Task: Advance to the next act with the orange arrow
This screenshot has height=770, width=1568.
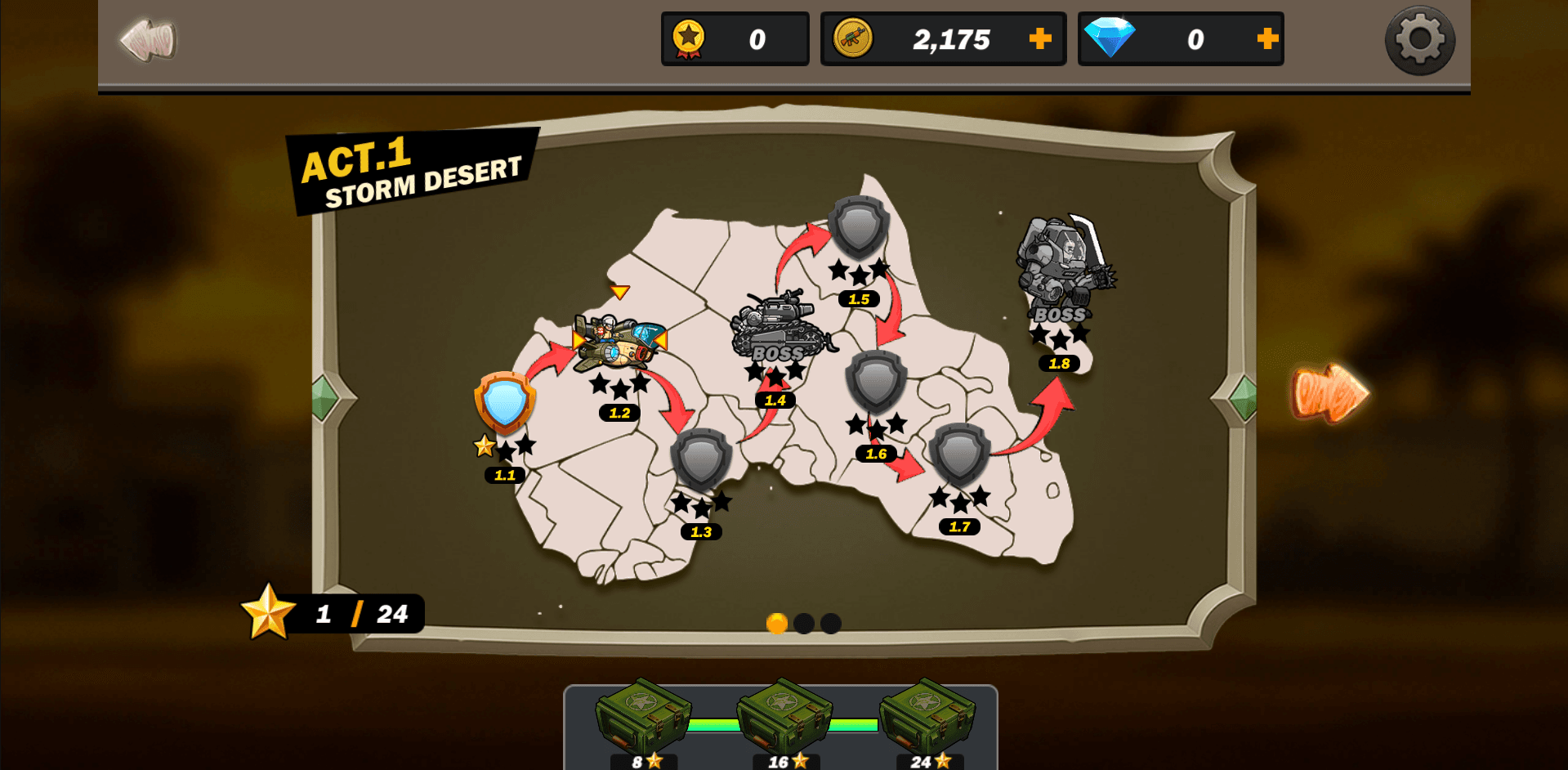Action: pyautogui.click(x=1329, y=395)
